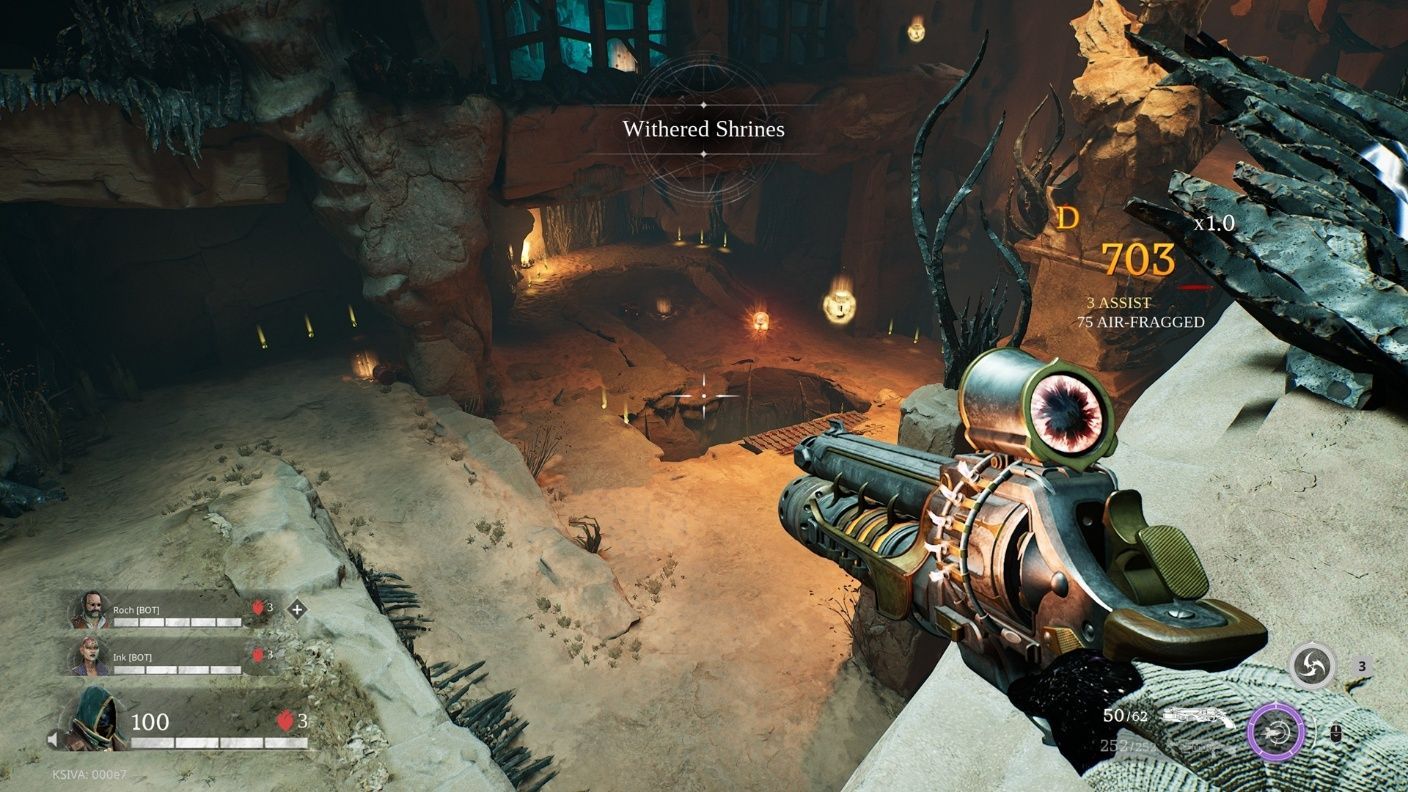Viewport: 1408px width, 792px height.
Task: Select Ink bot teammate portrait
Action: click(90, 655)
